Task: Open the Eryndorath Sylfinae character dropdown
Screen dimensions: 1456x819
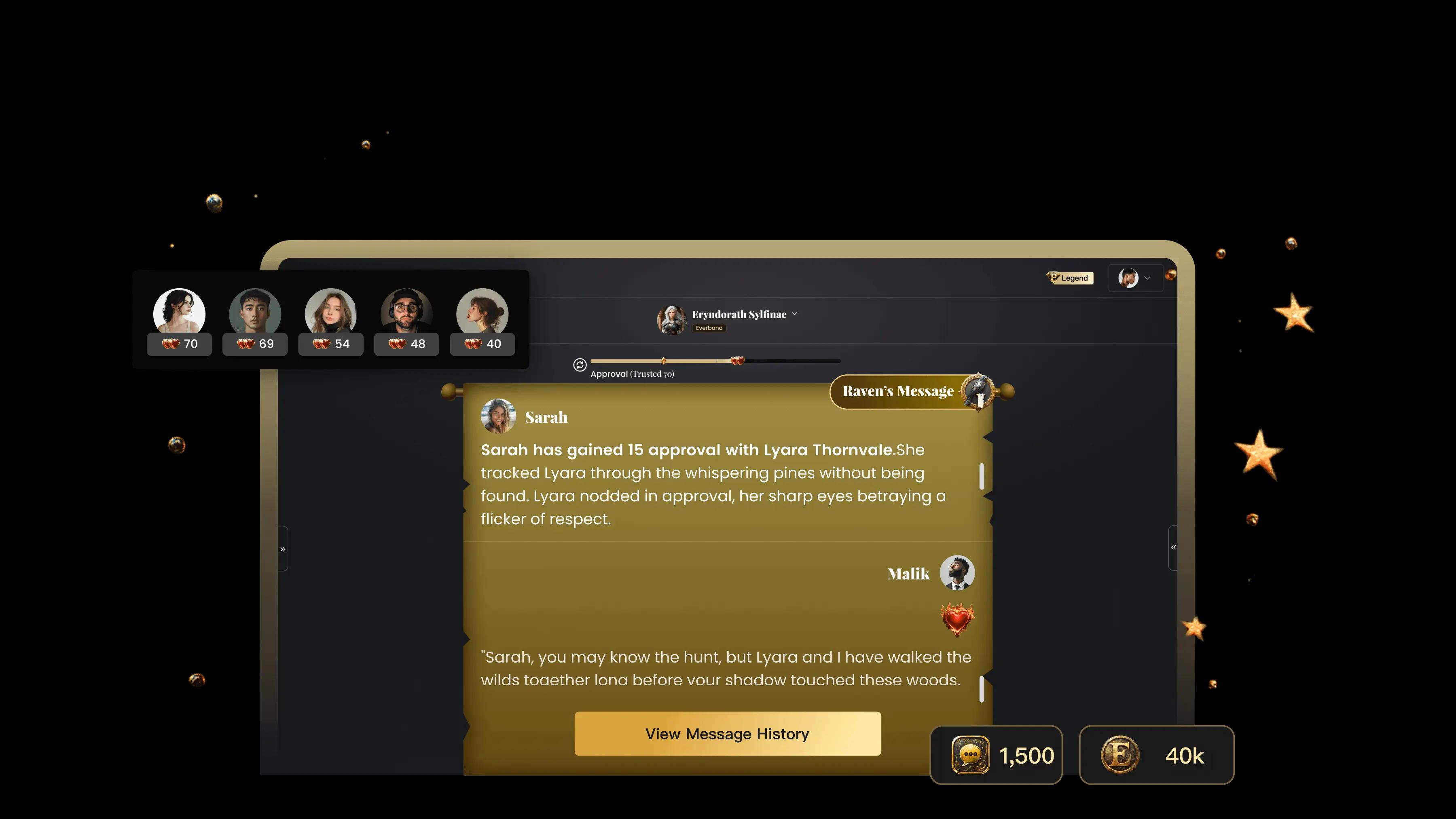Action: 794,314
